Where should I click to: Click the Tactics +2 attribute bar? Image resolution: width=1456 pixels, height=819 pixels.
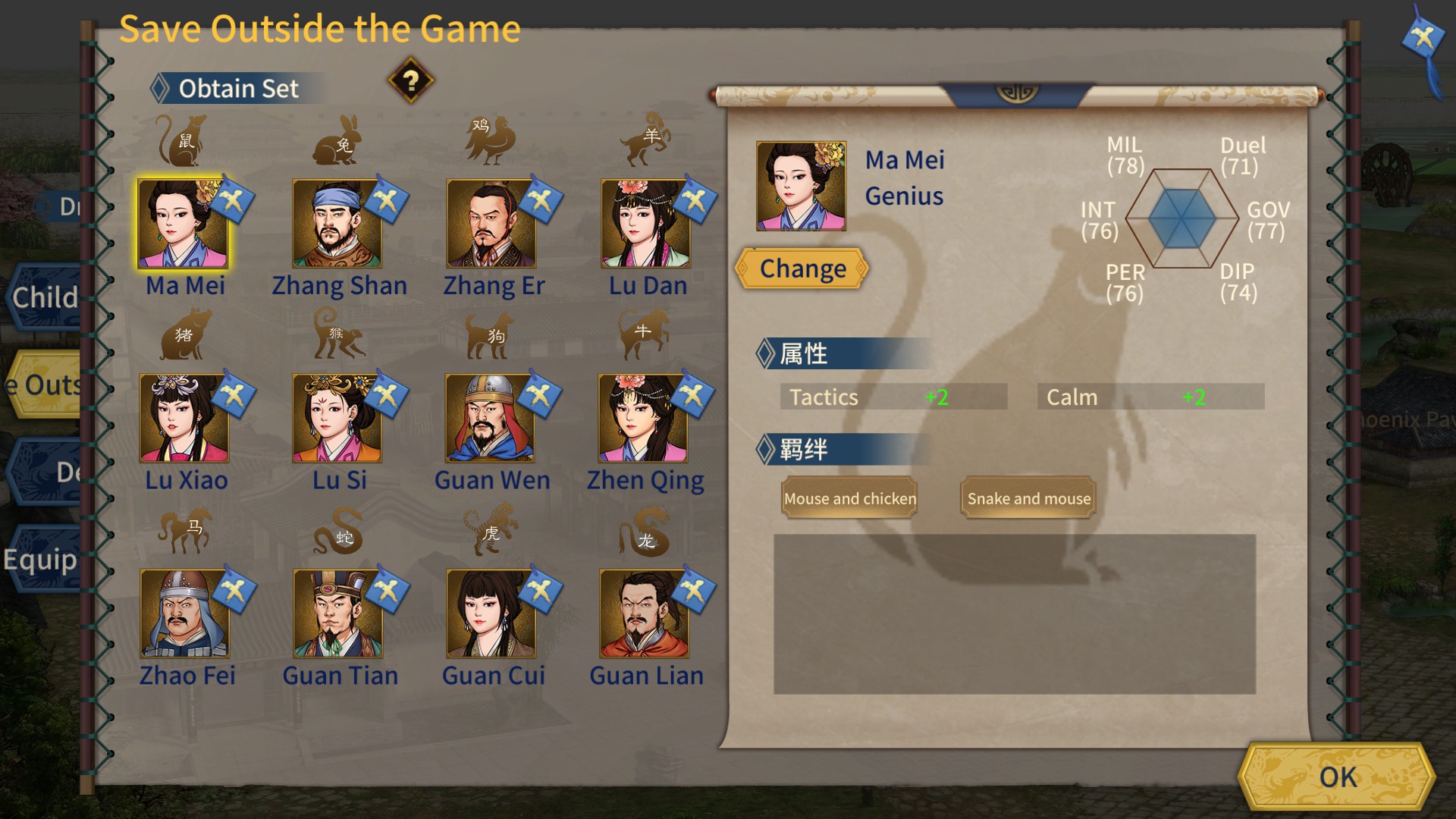pos(893,396)
